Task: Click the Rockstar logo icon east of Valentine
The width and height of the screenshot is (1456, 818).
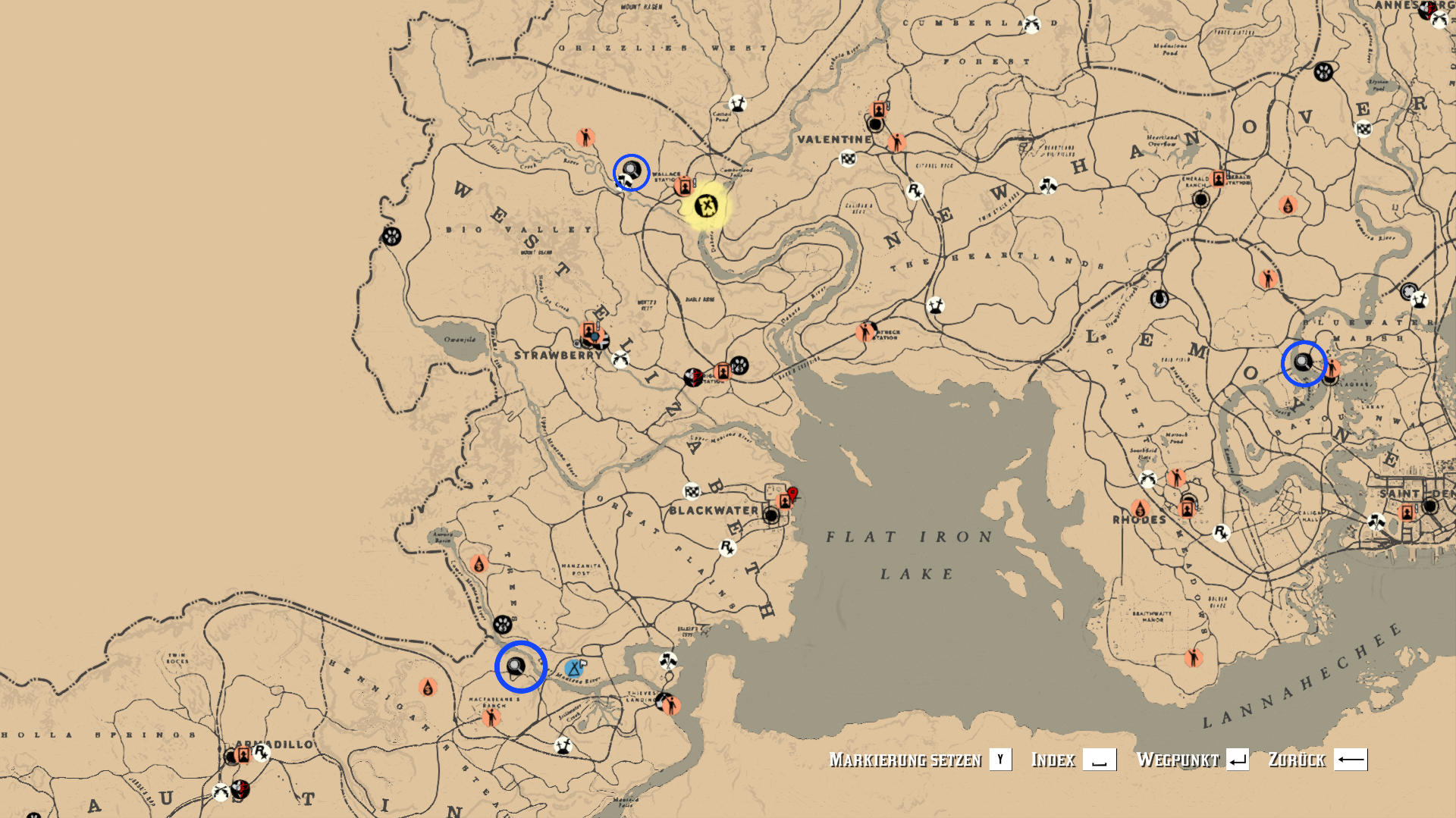Action: pyautogui.click(x=916, y=193)
